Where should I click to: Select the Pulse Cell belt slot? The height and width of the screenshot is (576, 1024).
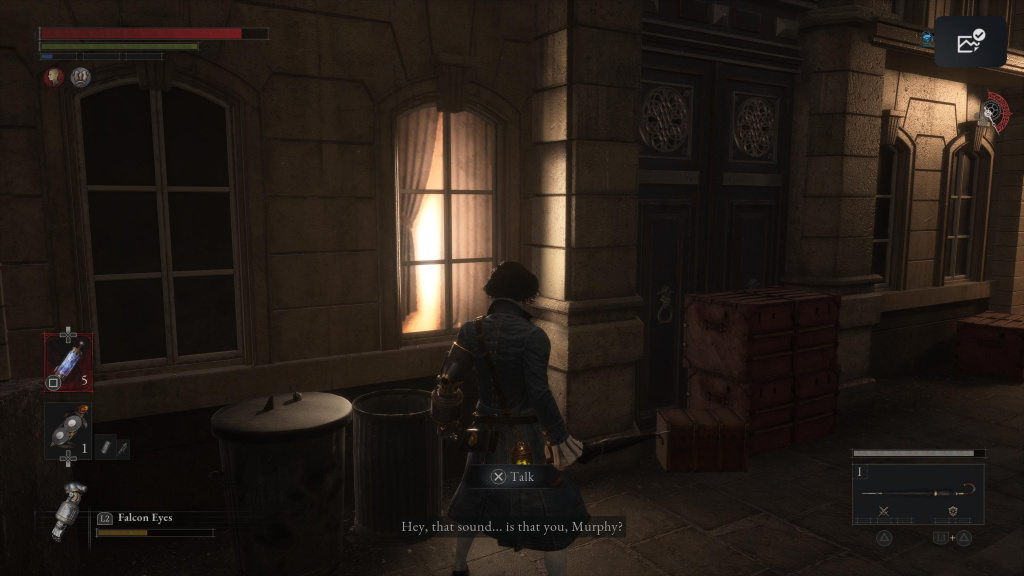point(68,361)
